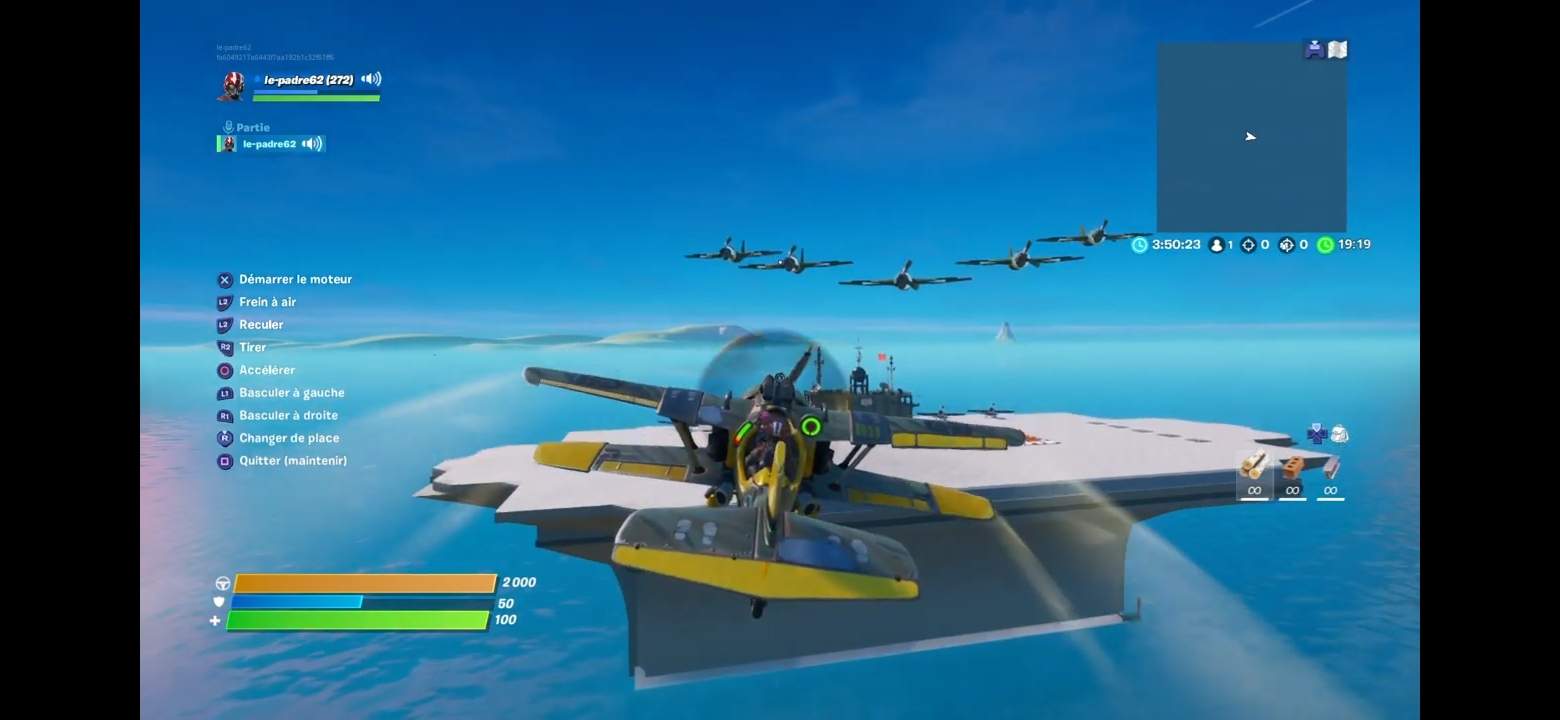This screenshot has height=720, width=1560.
Task: Select 'Démarrer le moteur' from the vehicle controls
Action: click(293, 279)
